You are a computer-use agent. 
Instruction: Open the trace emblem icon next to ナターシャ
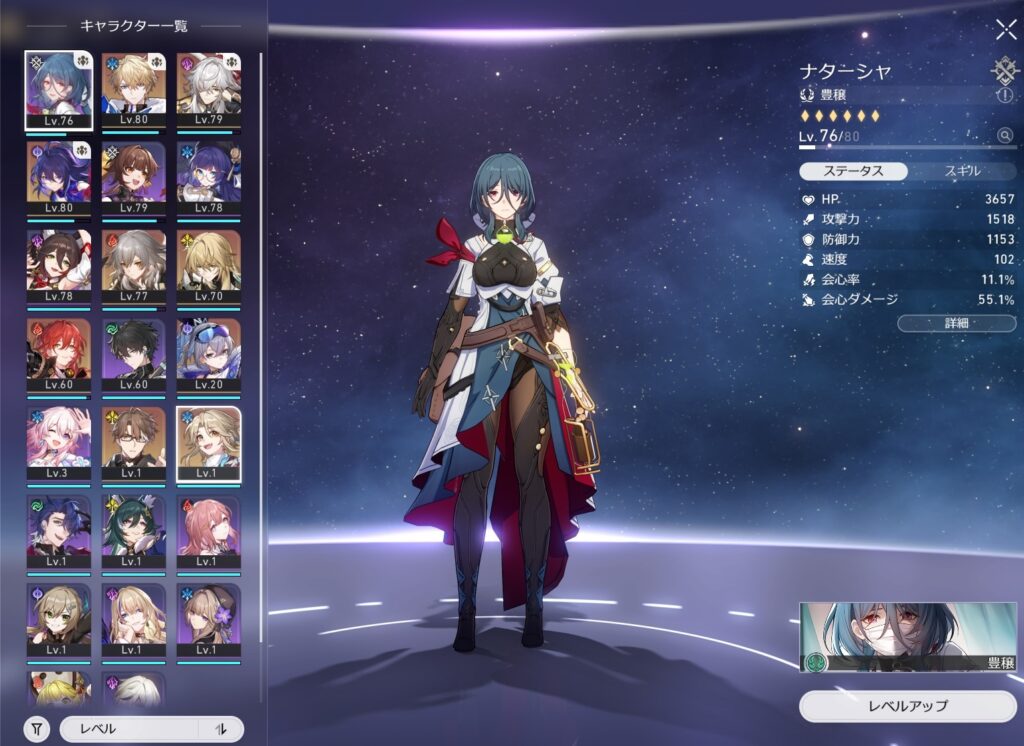[x=1005, y=69]
